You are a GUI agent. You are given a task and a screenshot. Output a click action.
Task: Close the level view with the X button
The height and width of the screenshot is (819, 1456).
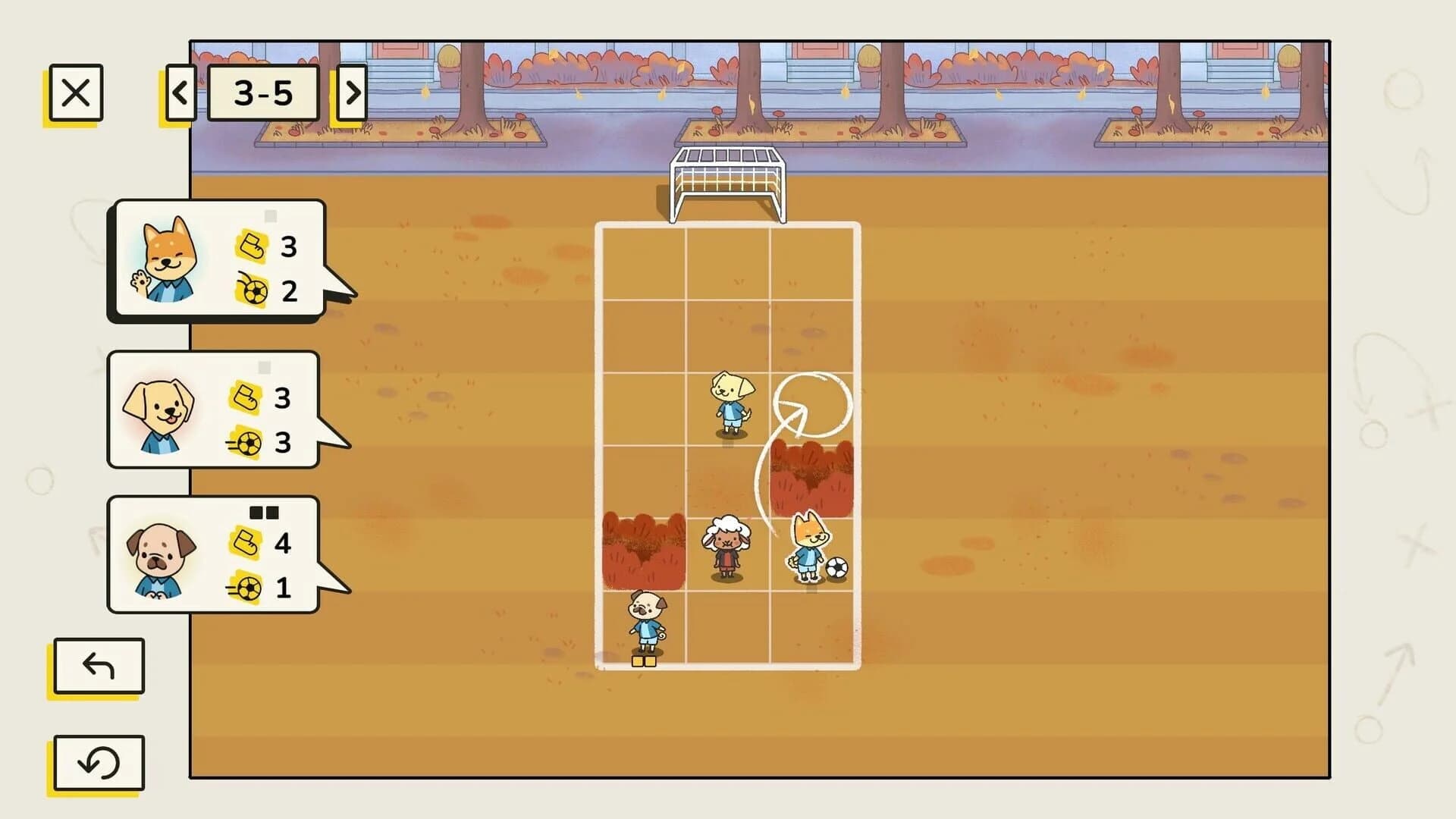click(75, 94)
